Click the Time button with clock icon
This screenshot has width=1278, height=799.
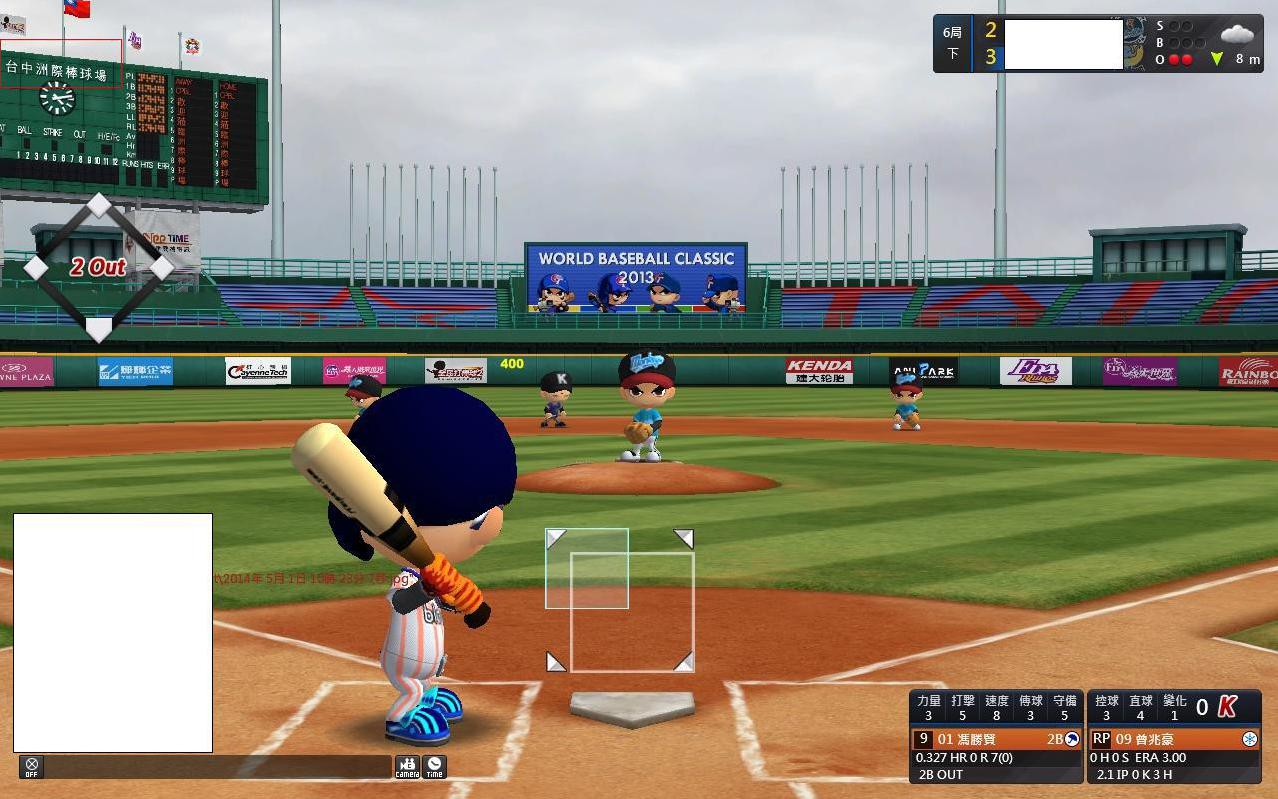434,767
